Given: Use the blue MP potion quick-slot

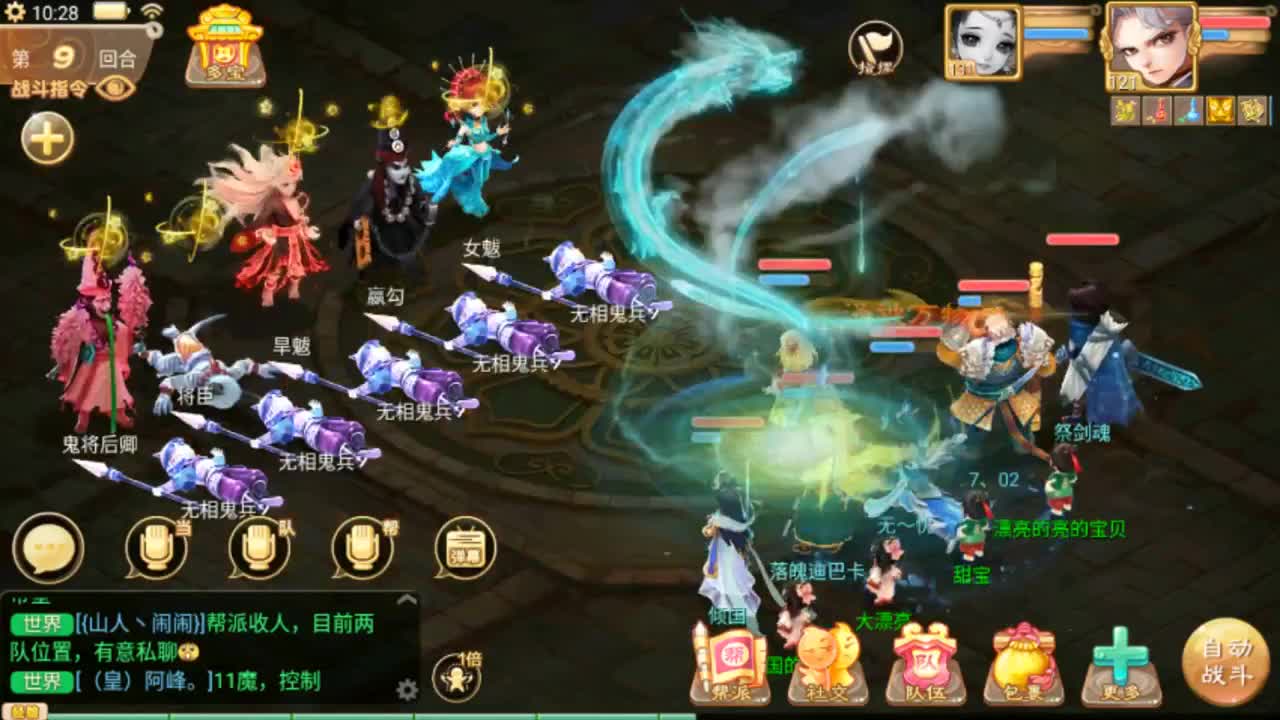Looking at the screenshot, I should tap(1190, 110).
